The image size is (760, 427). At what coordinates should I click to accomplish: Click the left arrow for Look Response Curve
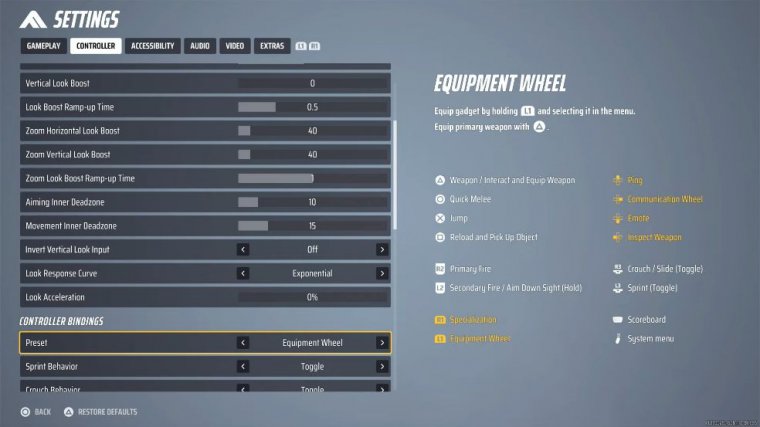coord(243,273)
